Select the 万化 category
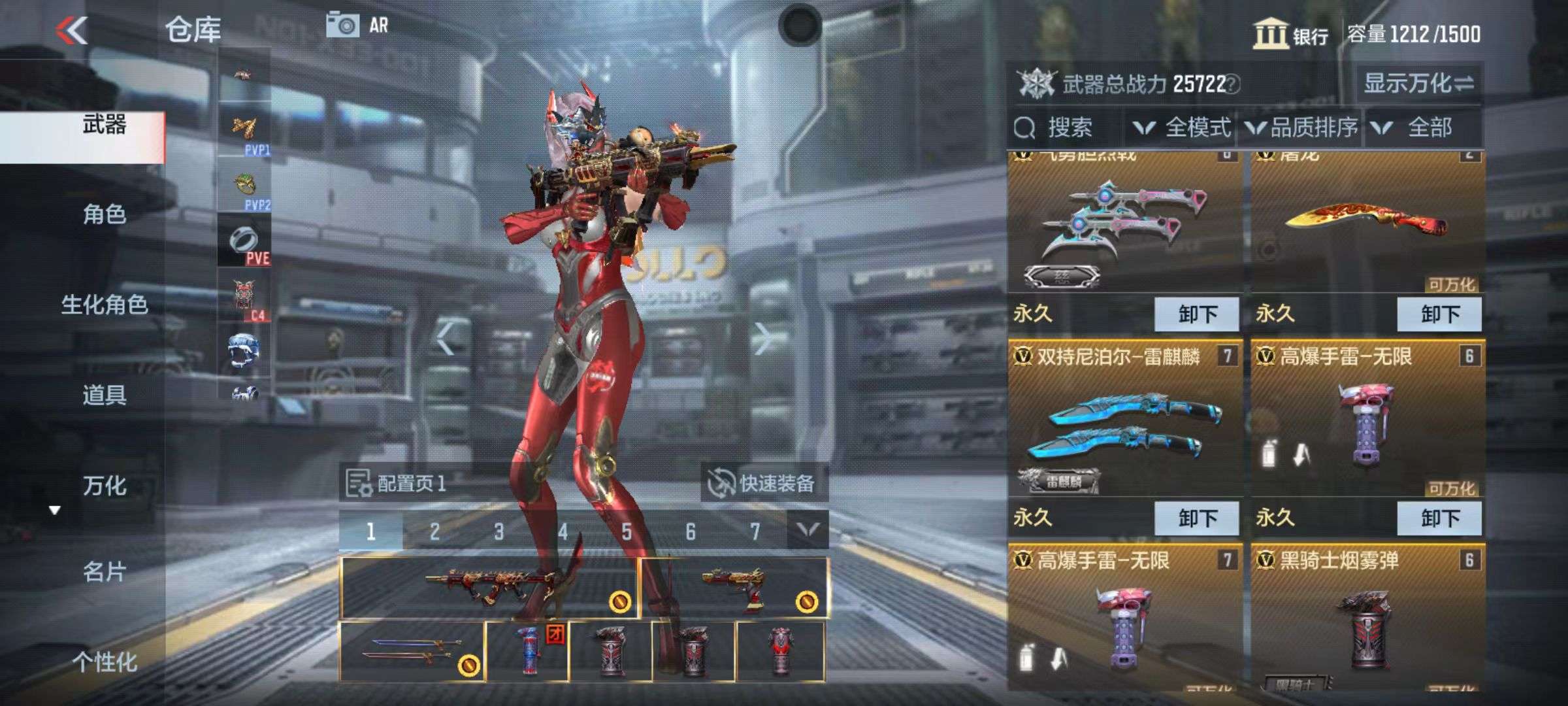The image size is (1568, 706). tap(104, 486)
